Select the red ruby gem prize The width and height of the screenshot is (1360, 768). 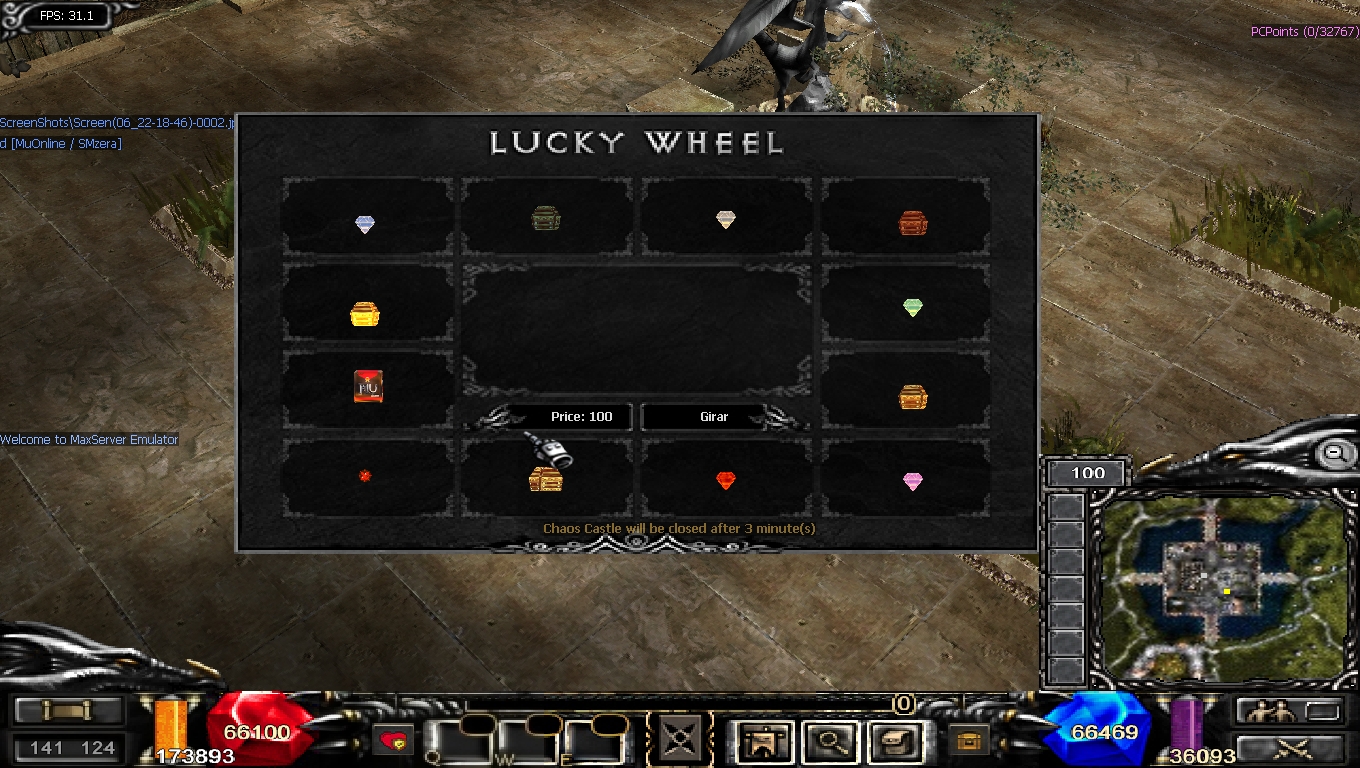click(726, 481)
